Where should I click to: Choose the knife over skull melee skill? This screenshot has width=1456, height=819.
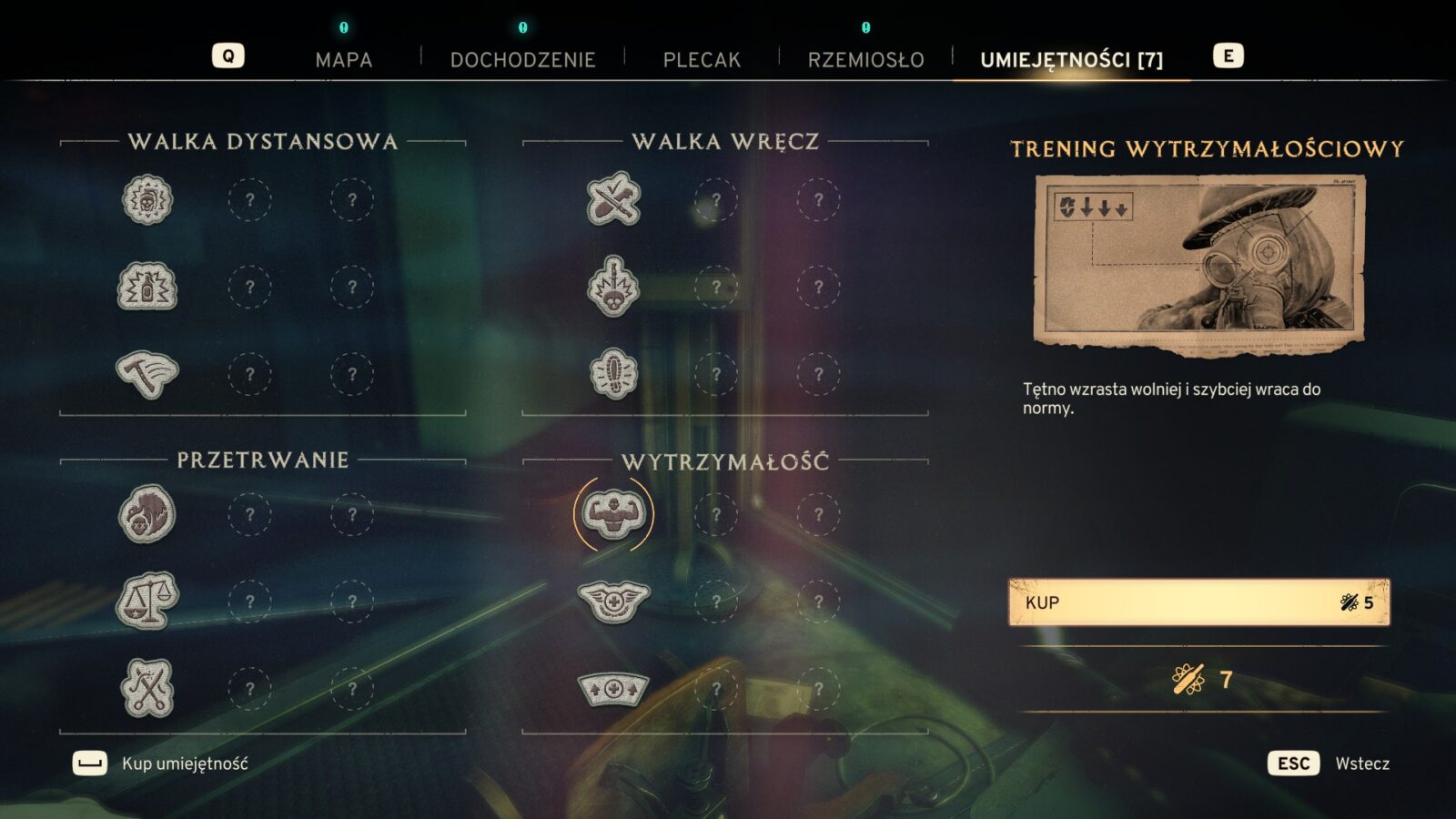[613, 287]
